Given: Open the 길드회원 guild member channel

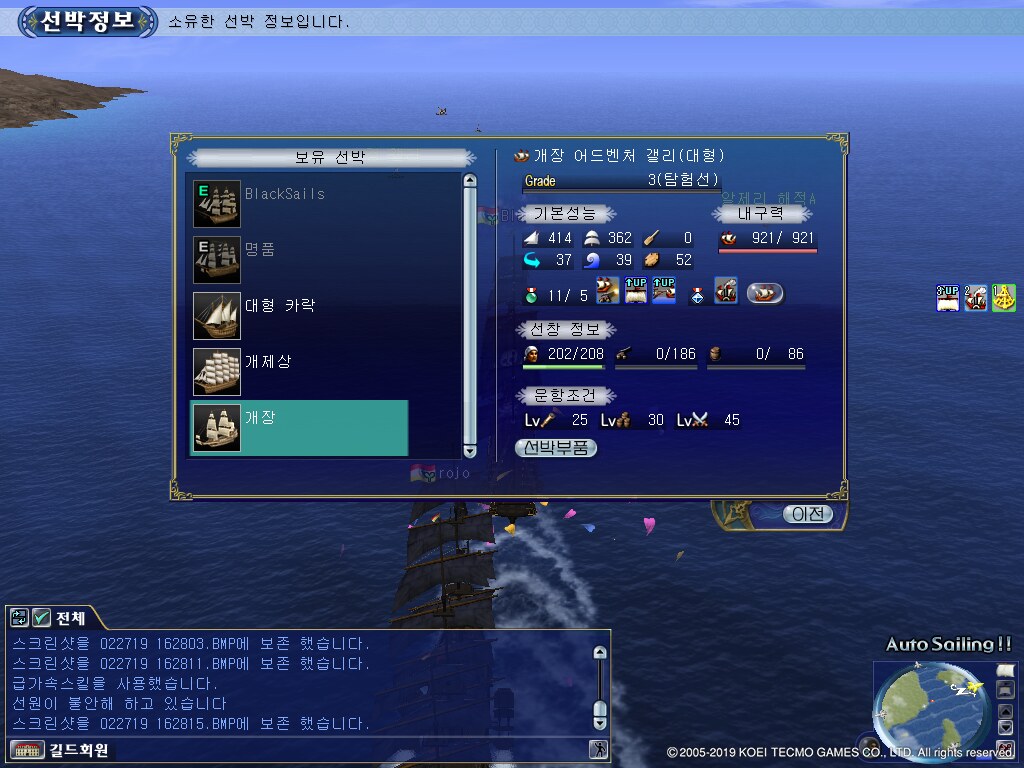Looking at the screenshot, I should pos(60,749).
